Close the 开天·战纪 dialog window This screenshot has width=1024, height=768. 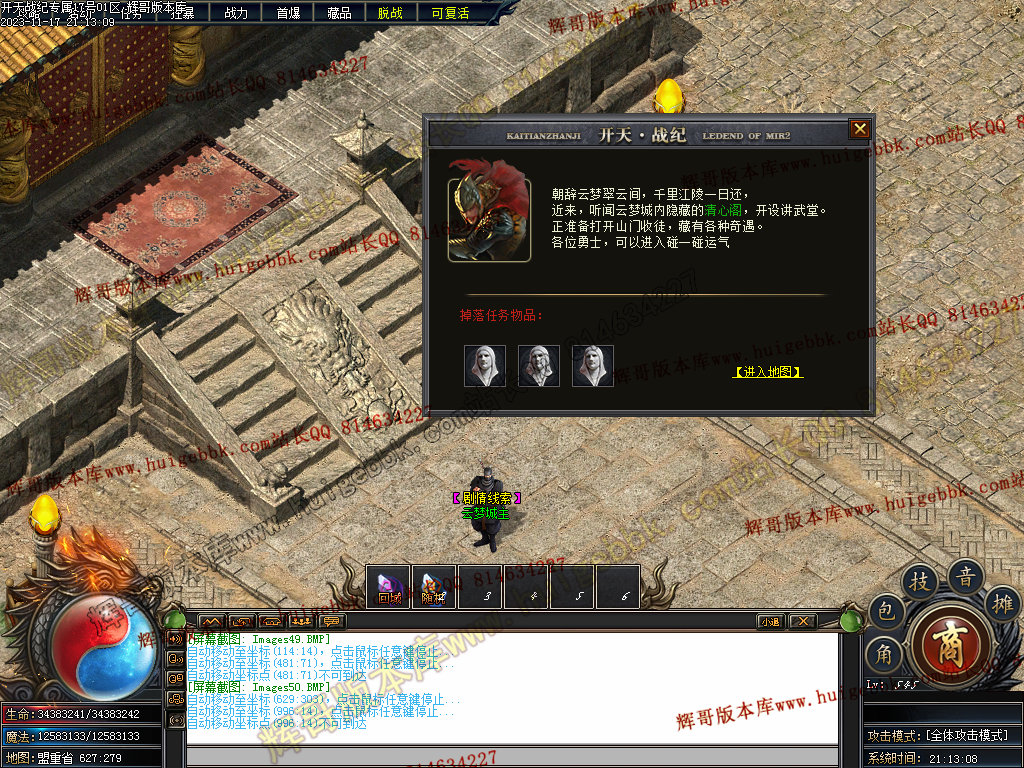859,130
